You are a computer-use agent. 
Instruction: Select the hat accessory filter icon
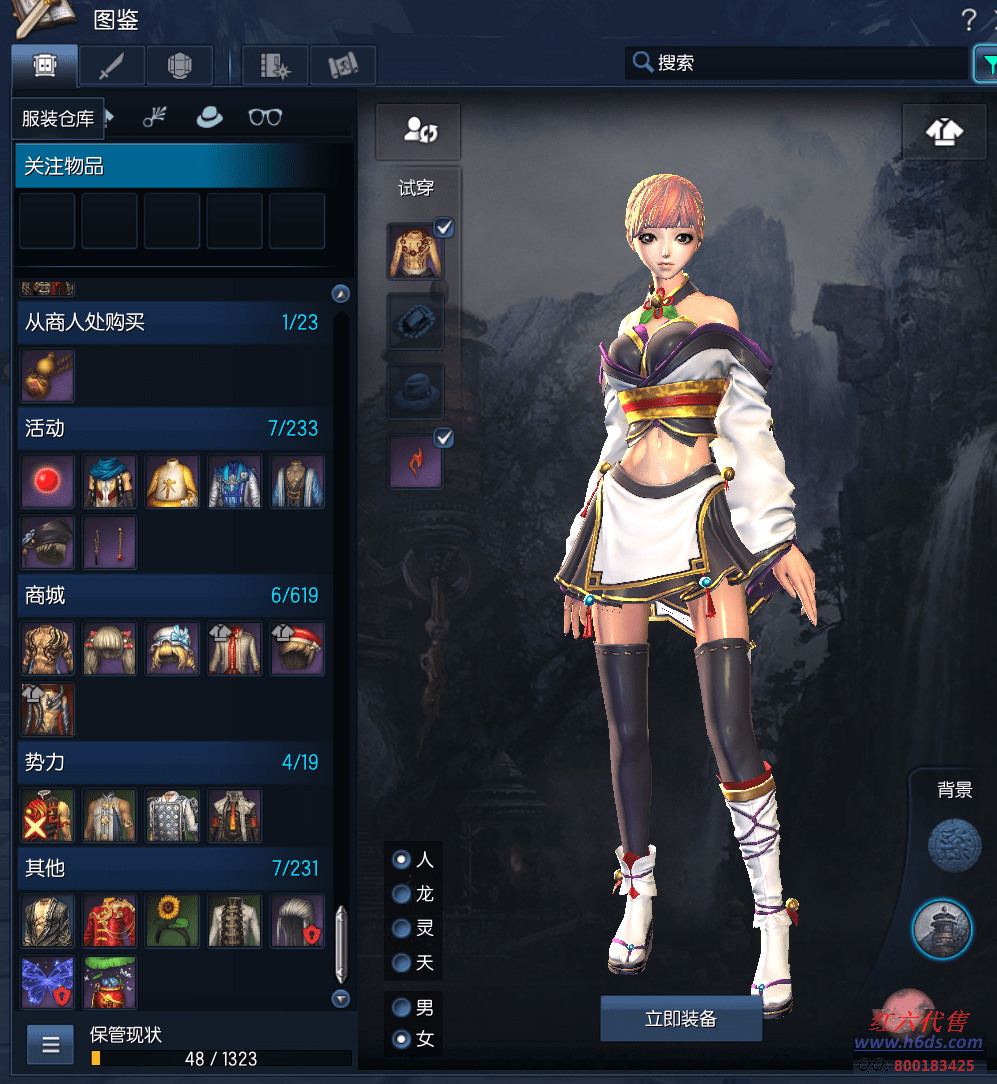[x=209, y=117]
